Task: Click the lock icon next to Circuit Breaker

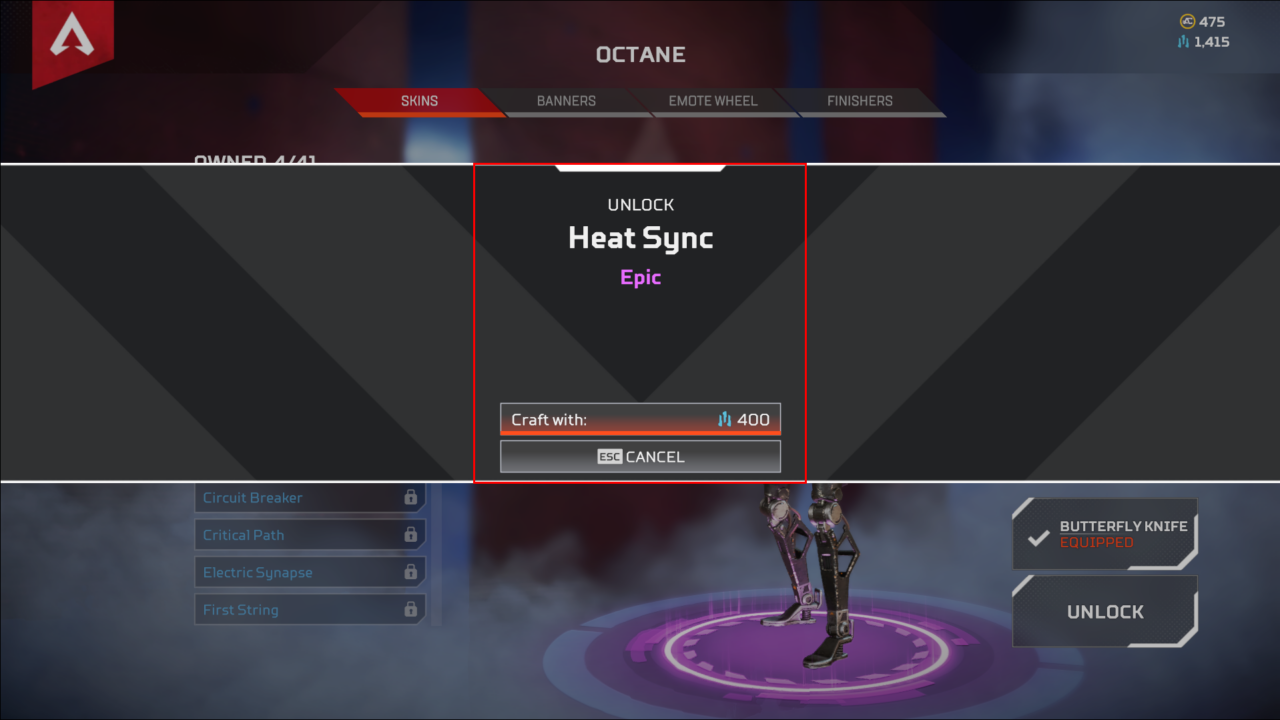Action: click(x=410, y=497)
